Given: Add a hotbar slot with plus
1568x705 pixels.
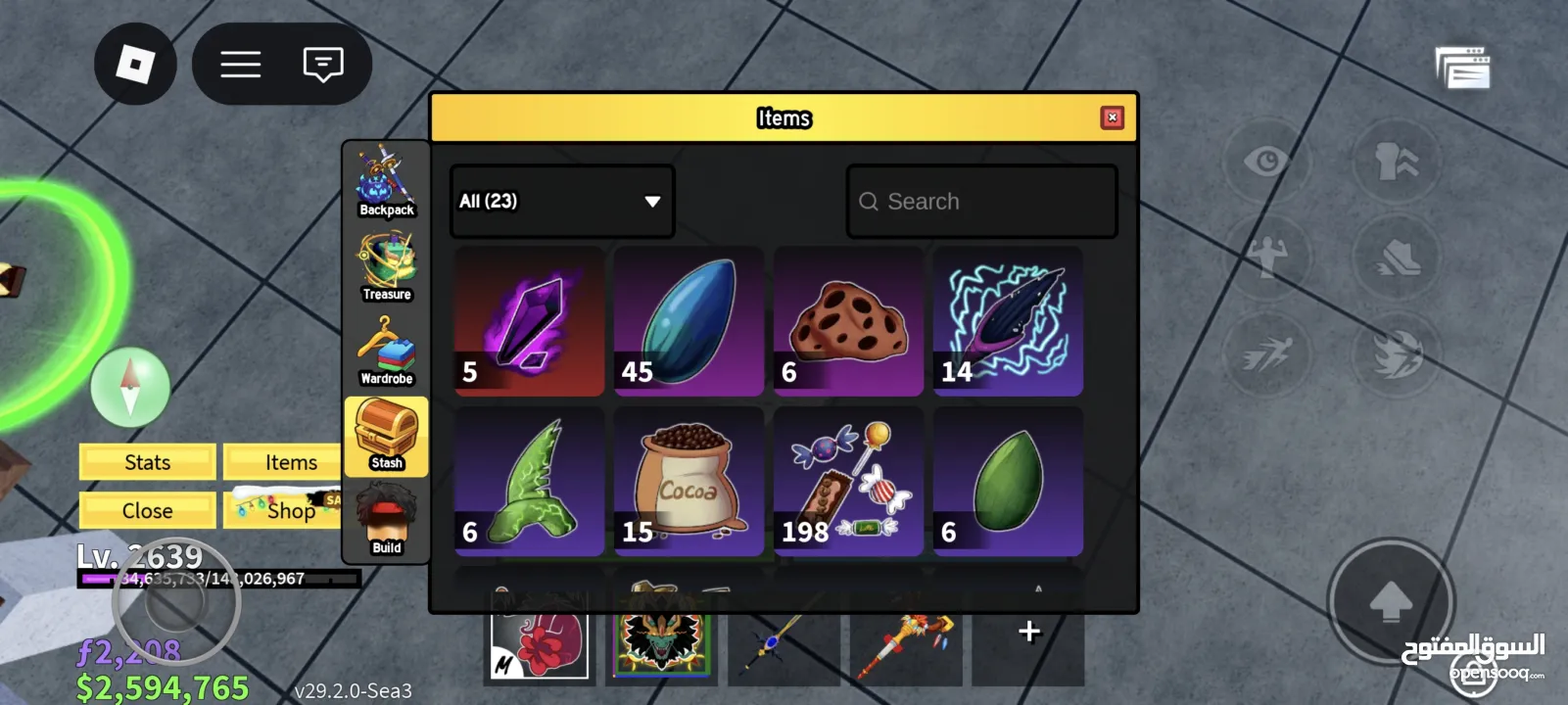Looking at the screenshot, I should pyautogui.click(x=1028, y=632).
